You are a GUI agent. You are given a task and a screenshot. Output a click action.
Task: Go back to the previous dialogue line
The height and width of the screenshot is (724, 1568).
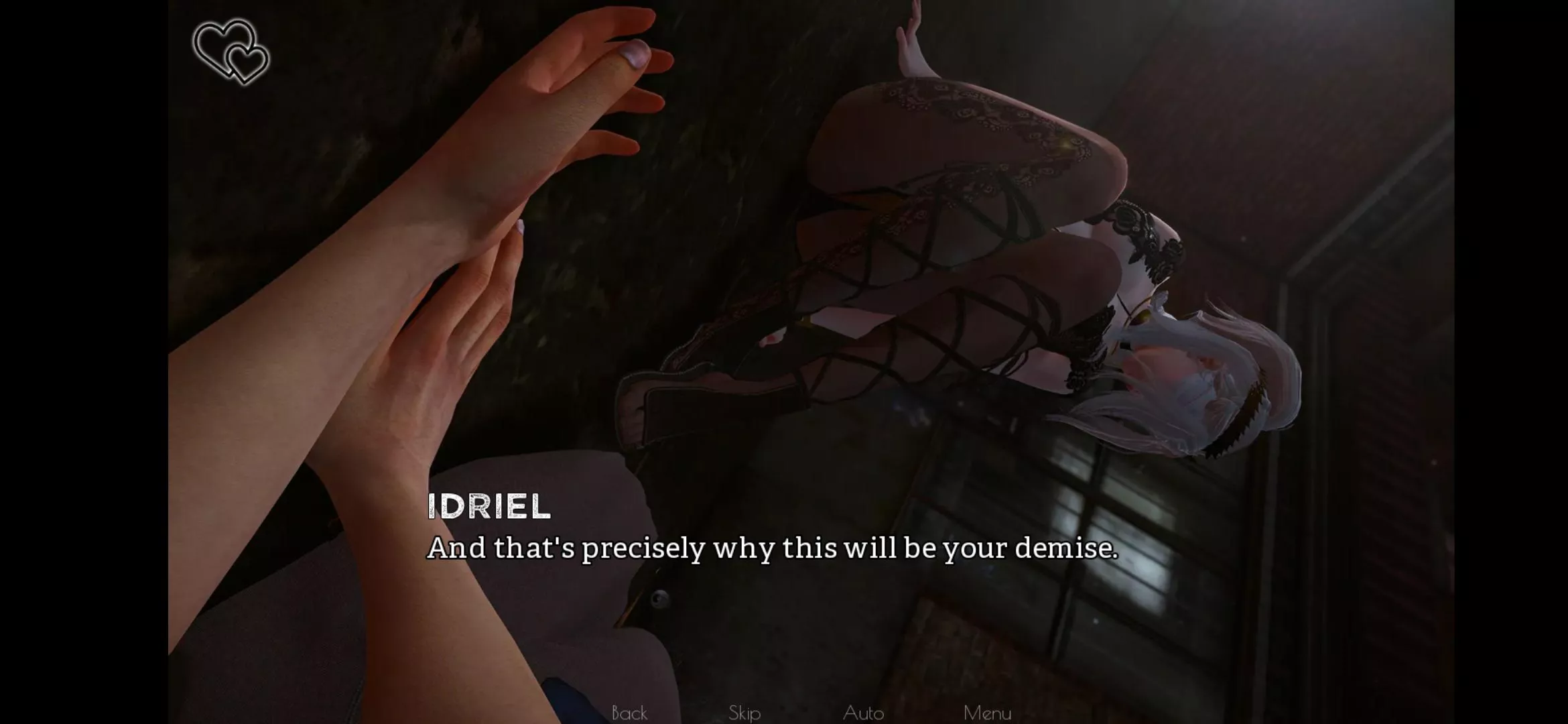629,712
